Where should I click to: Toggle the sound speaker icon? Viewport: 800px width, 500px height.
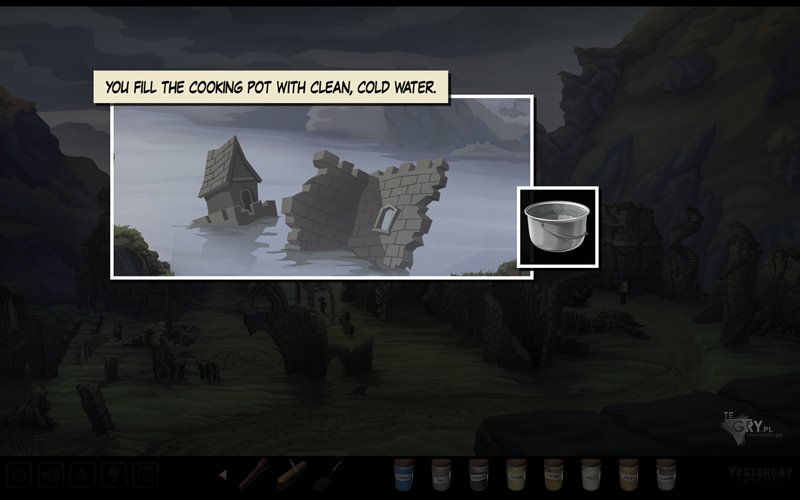[x=51, y=474]
